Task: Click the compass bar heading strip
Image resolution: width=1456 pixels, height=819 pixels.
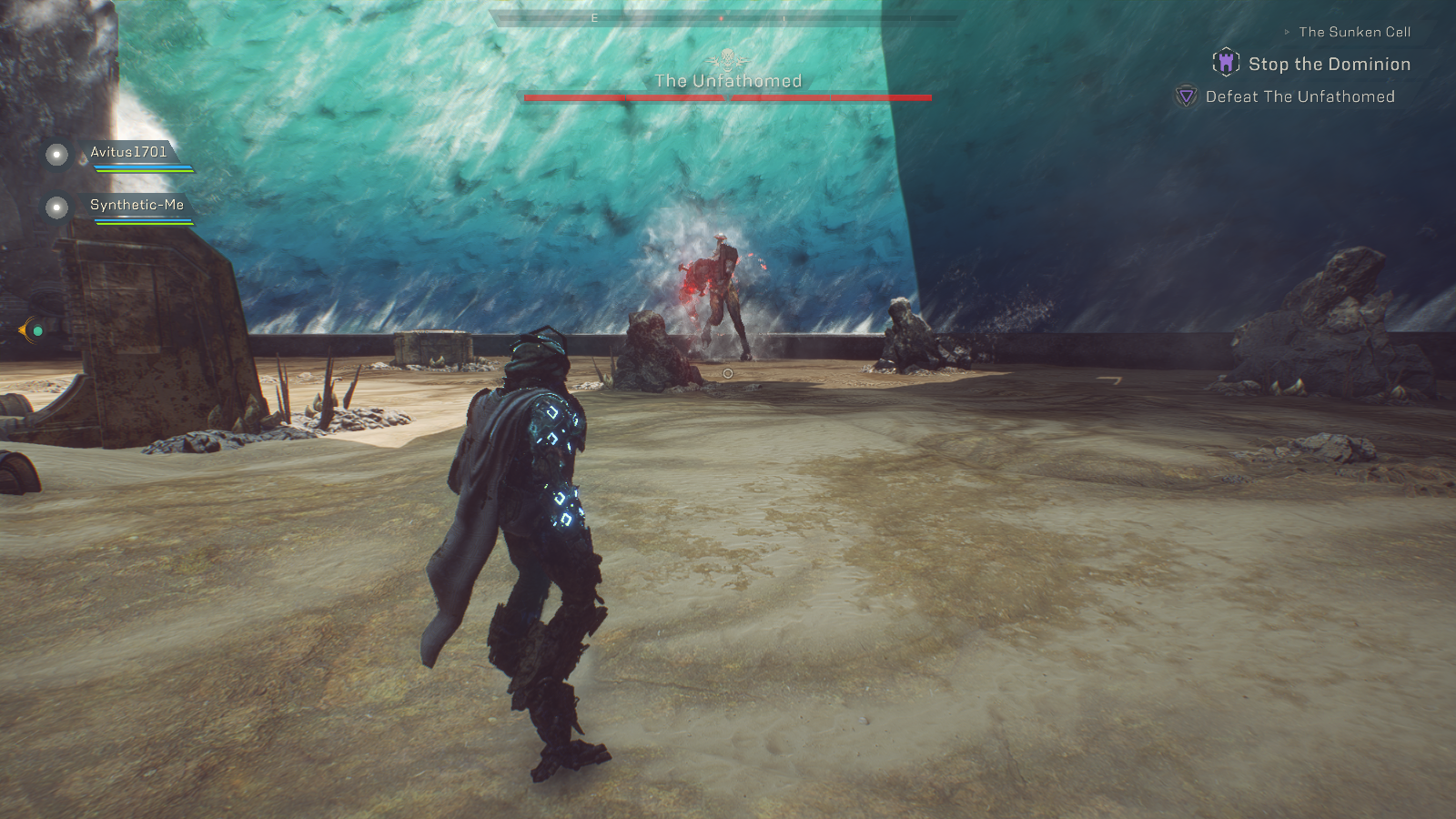Action: pos(723,17)
